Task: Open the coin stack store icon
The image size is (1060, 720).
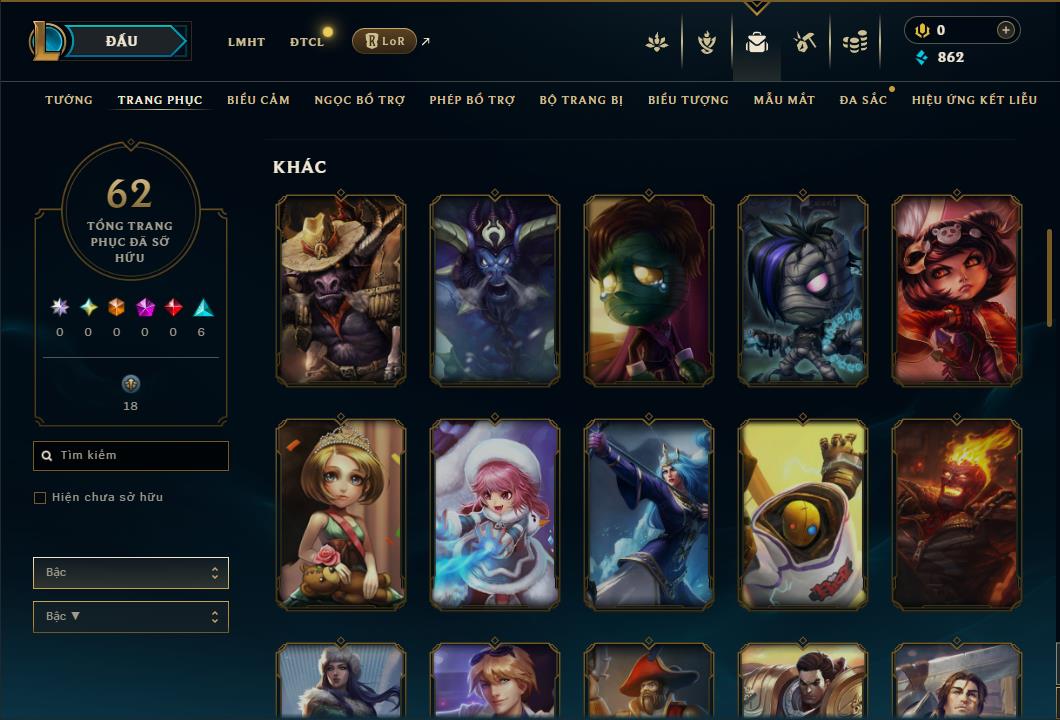Action: tap(854, 42)
